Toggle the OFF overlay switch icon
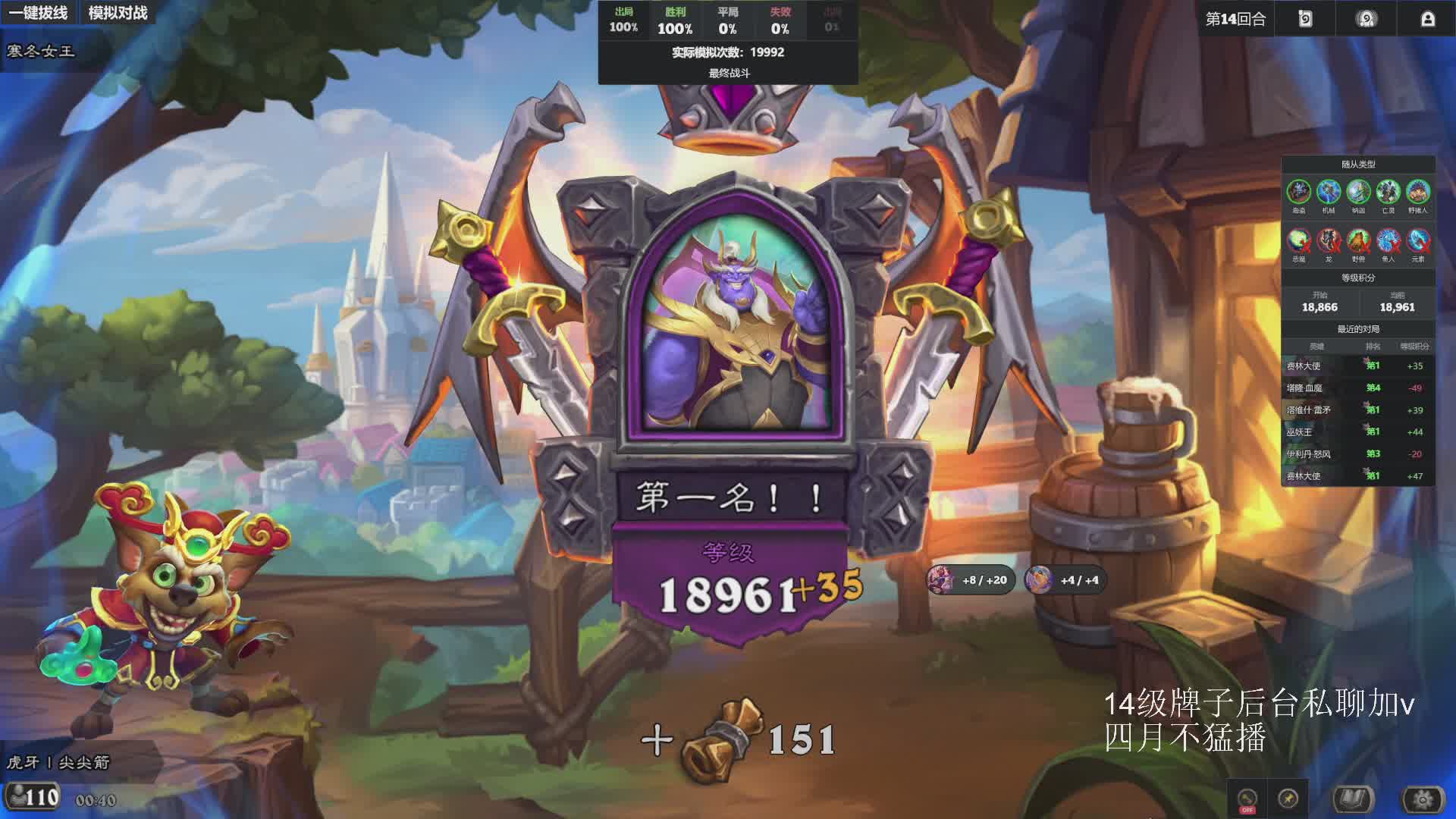This screenshot has width=1456, height=819. 1247,799
